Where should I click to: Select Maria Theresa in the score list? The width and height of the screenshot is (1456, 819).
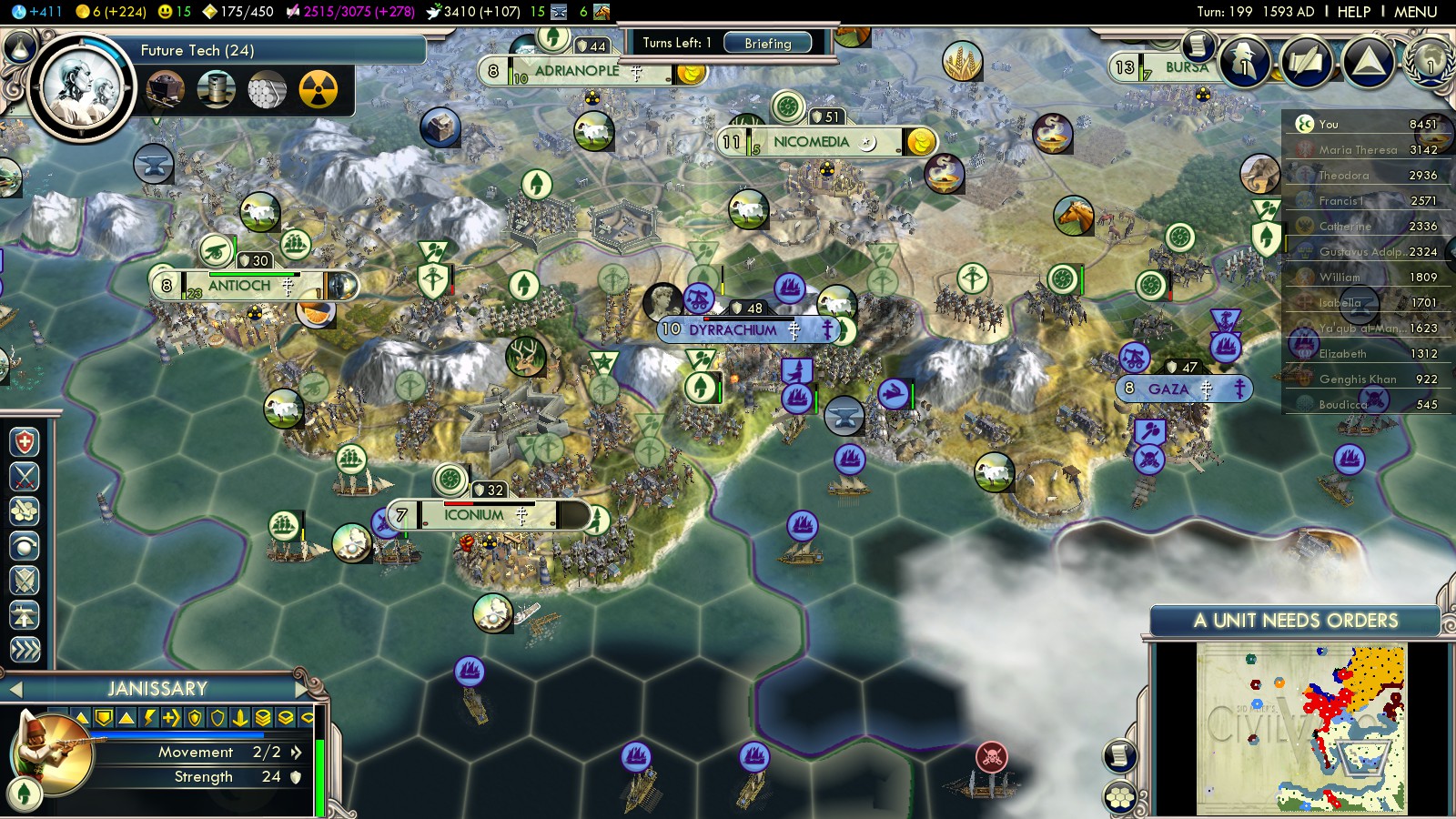coord(1358,149)
